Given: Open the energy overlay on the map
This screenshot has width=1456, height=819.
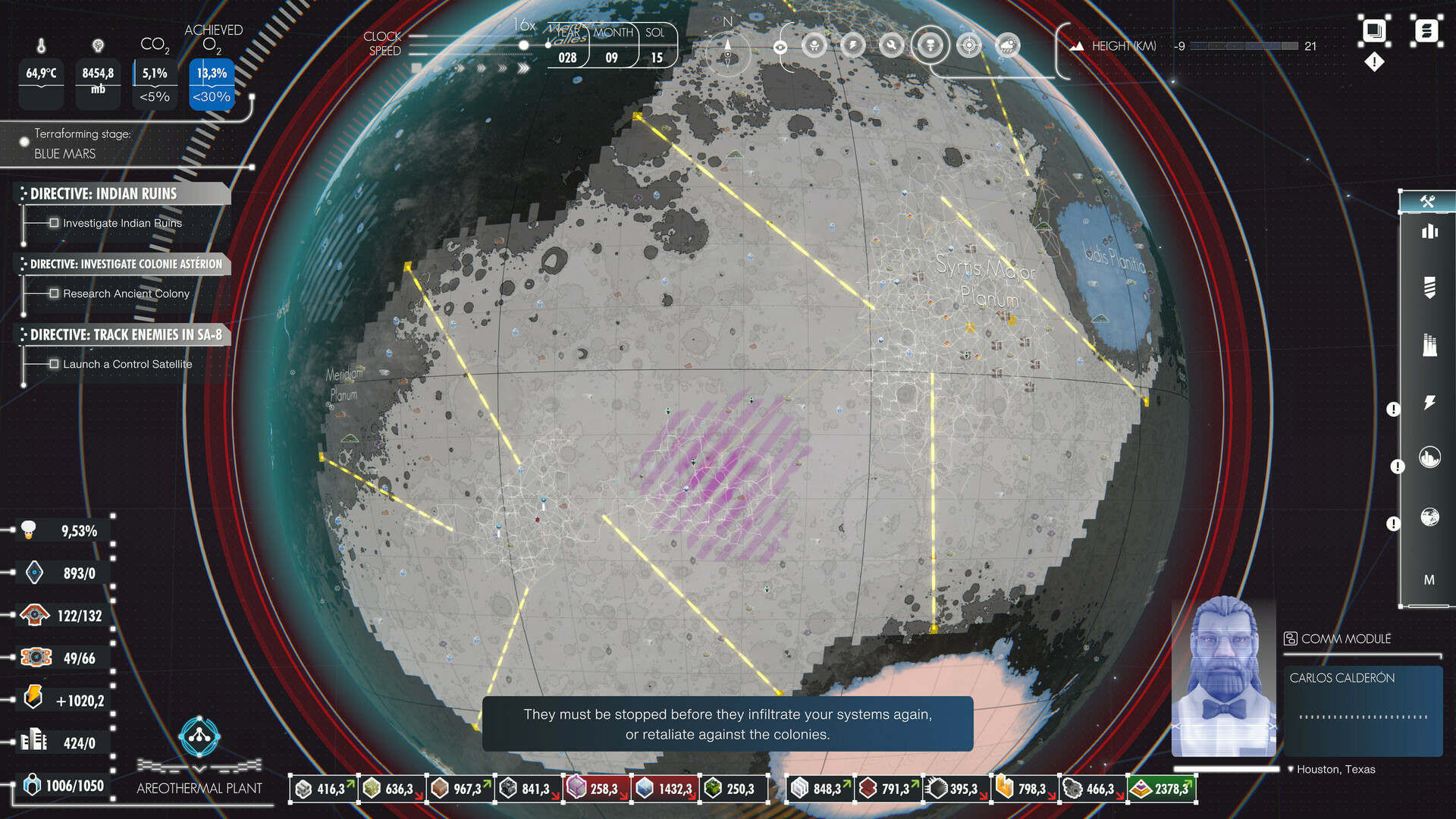Looking at the screenshot, I should pos(854,45).
